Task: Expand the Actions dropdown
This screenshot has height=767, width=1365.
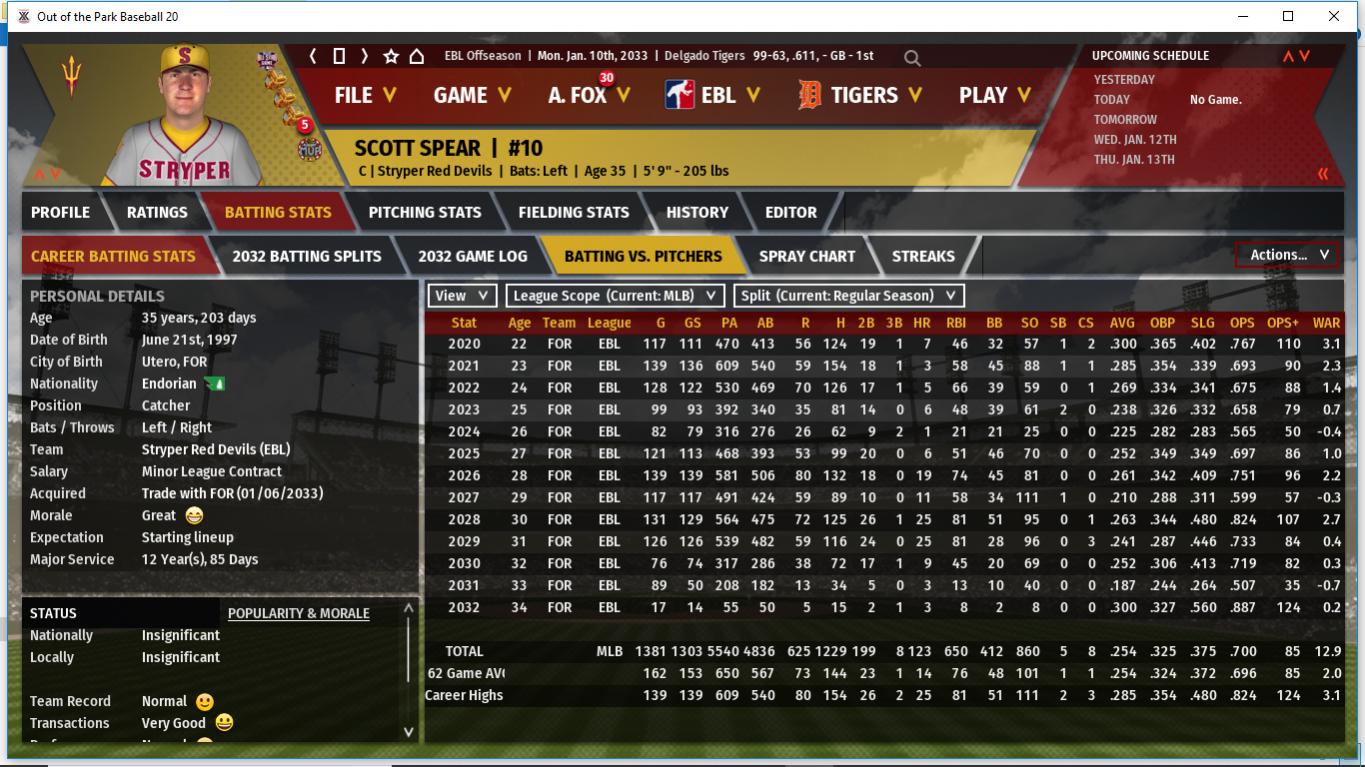Action: click(1288, 255)
